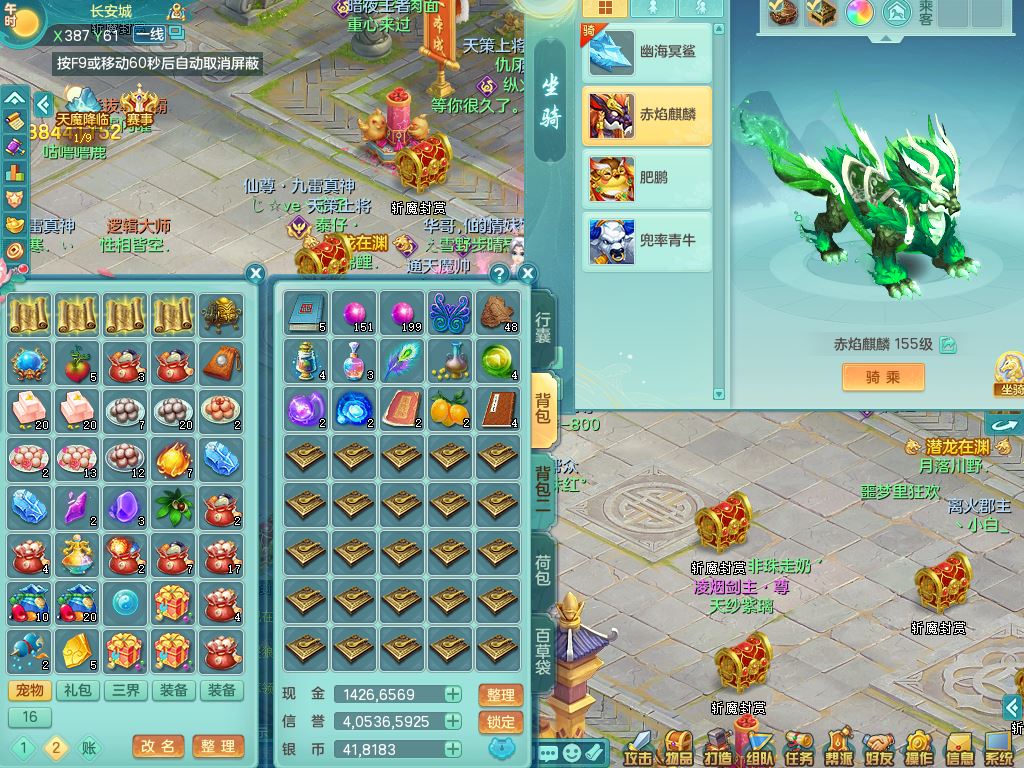The width and height of the screenshot is (1024, 768).
Task: Open the rainbow color dye wheel
Action: 860,13
